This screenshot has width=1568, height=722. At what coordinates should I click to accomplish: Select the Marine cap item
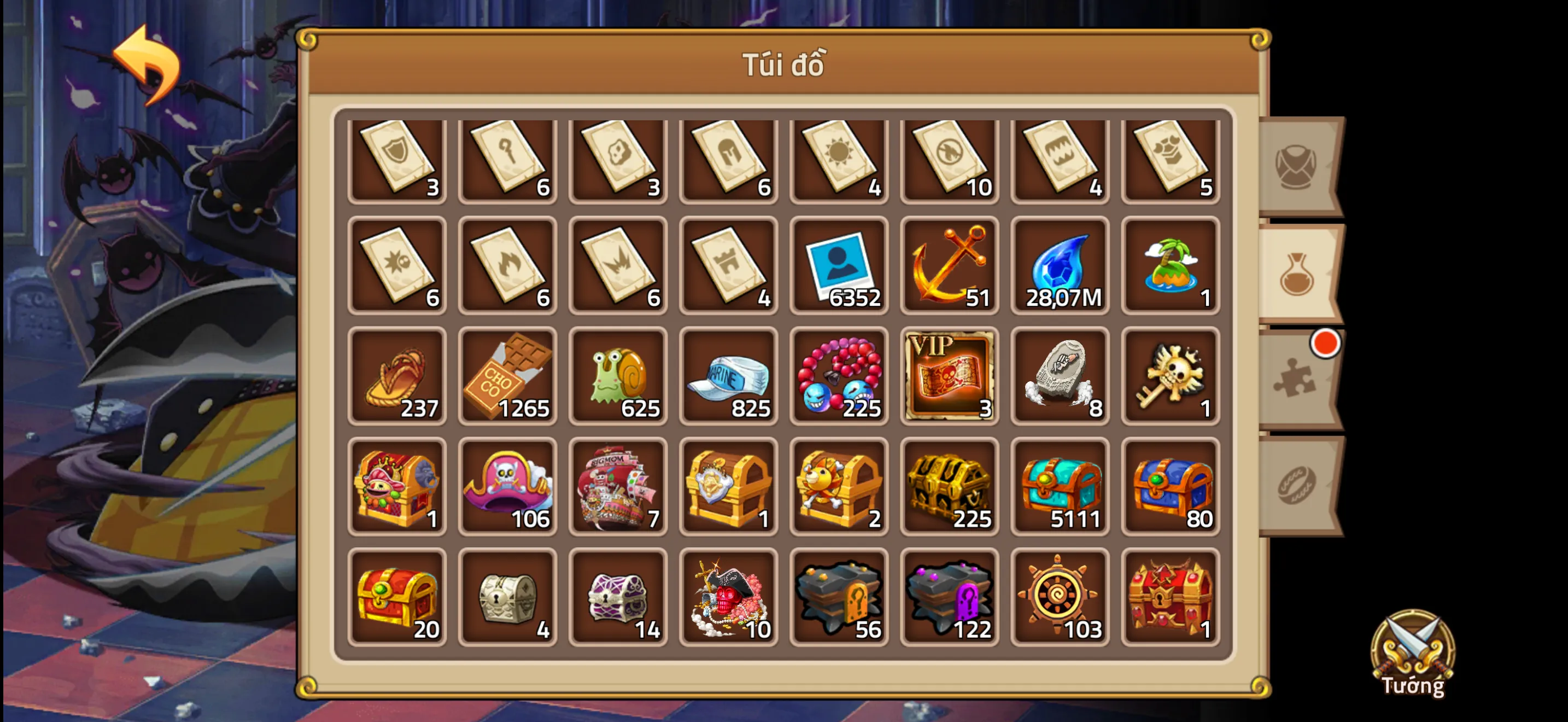point(729,376)
